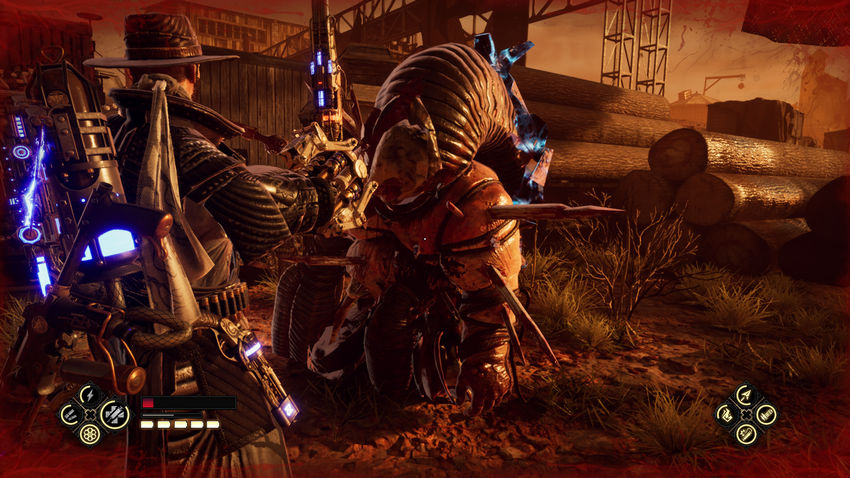Viewport: 850px width, 478px height.
Task: Select the crossed syringe healing icon
Action: pyautogui.click(x=115, y=414)
